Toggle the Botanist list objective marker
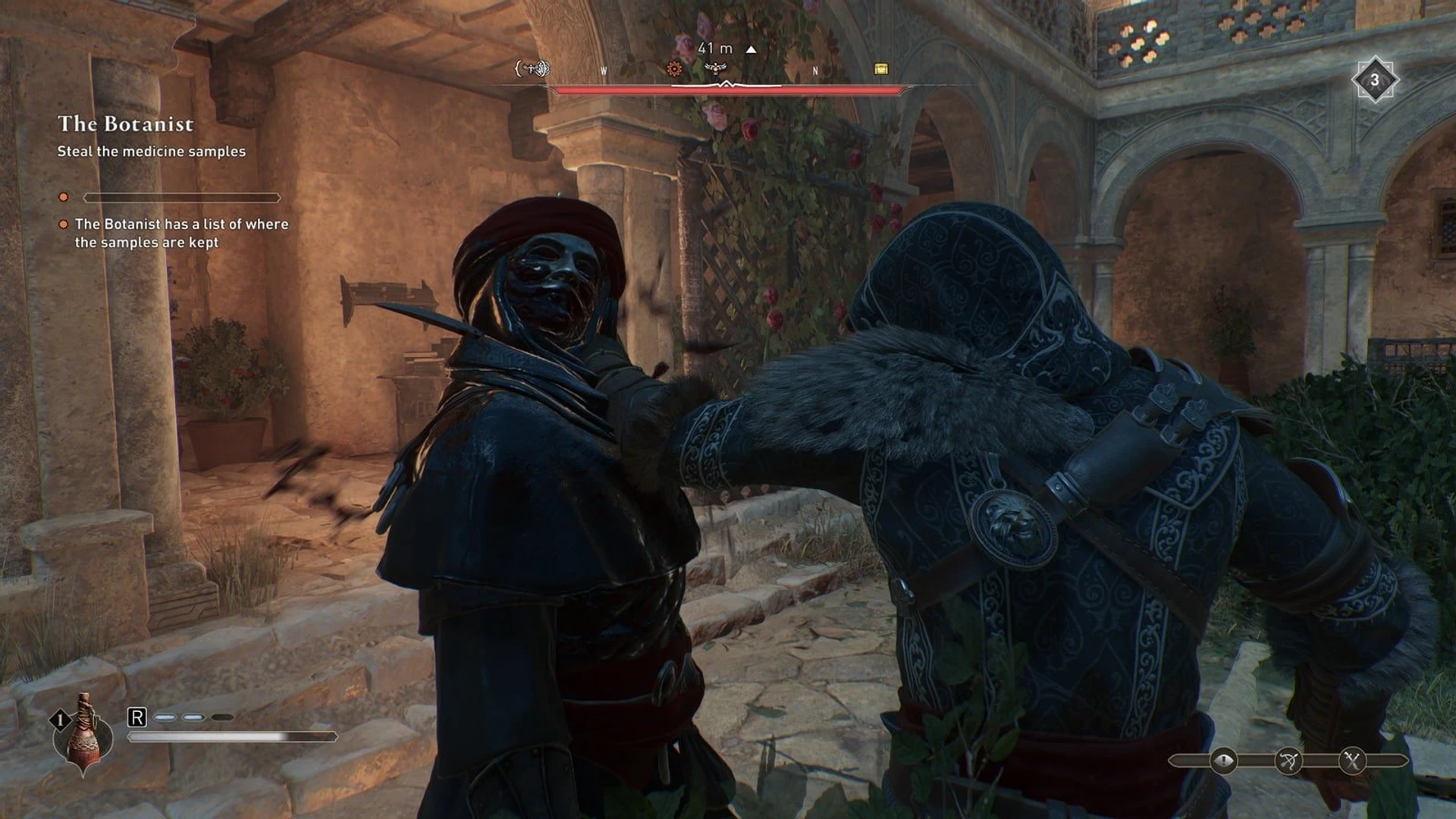Image resolution: width=1456 pixels, height=819 pixels. click(x=64, y=224)
